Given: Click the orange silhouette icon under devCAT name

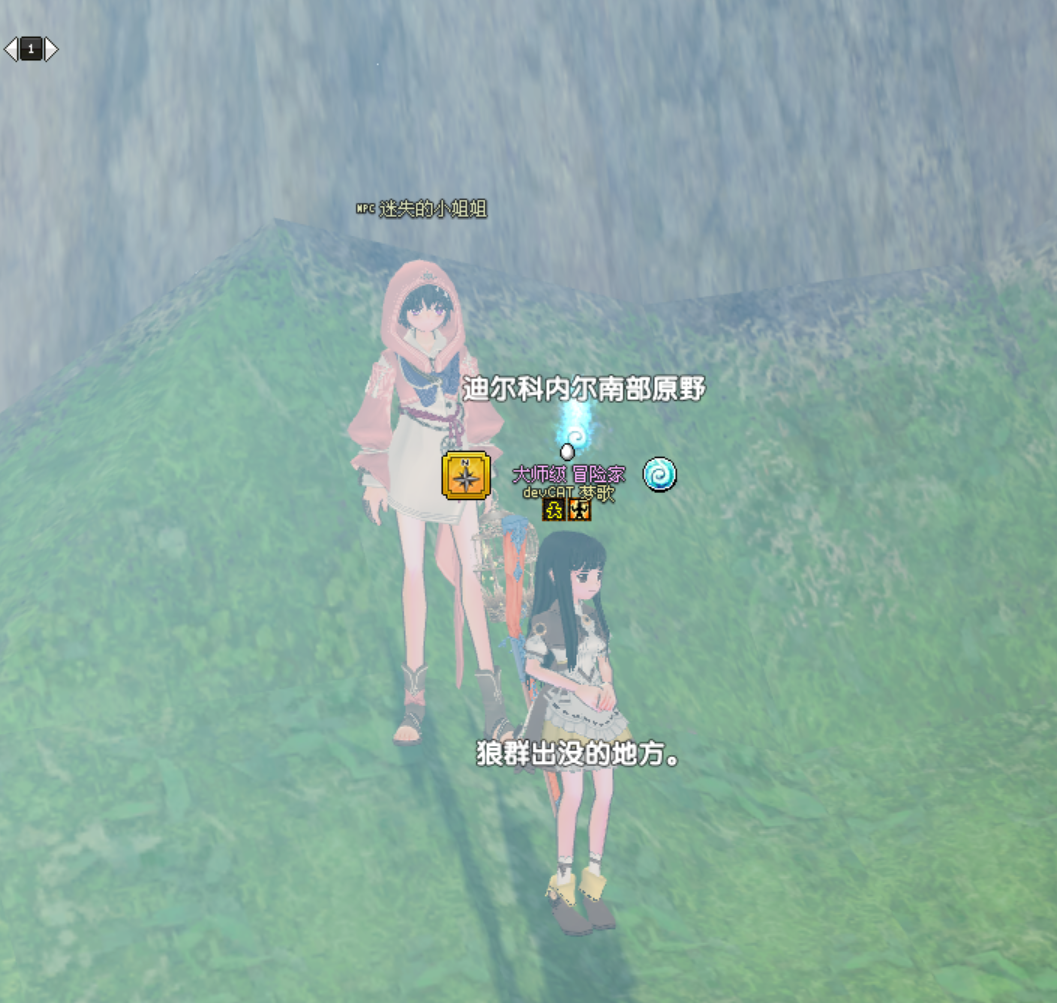Looking at the screenshot, I should [579, 510].
